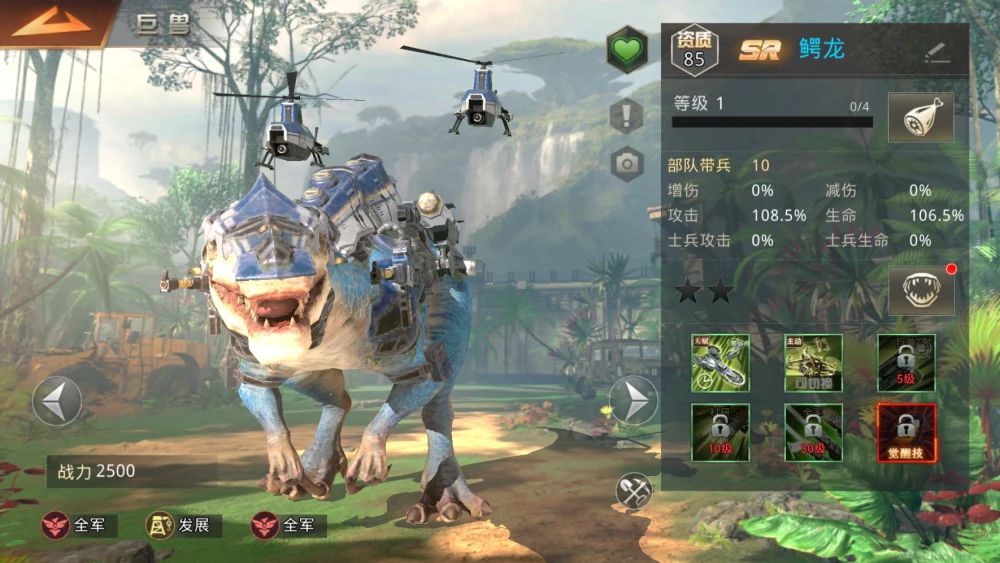The width and height of the screenshot is (1000, 563).
Task: Open the crossed hammer and wrench icon
Action: (x=634, y=489)
